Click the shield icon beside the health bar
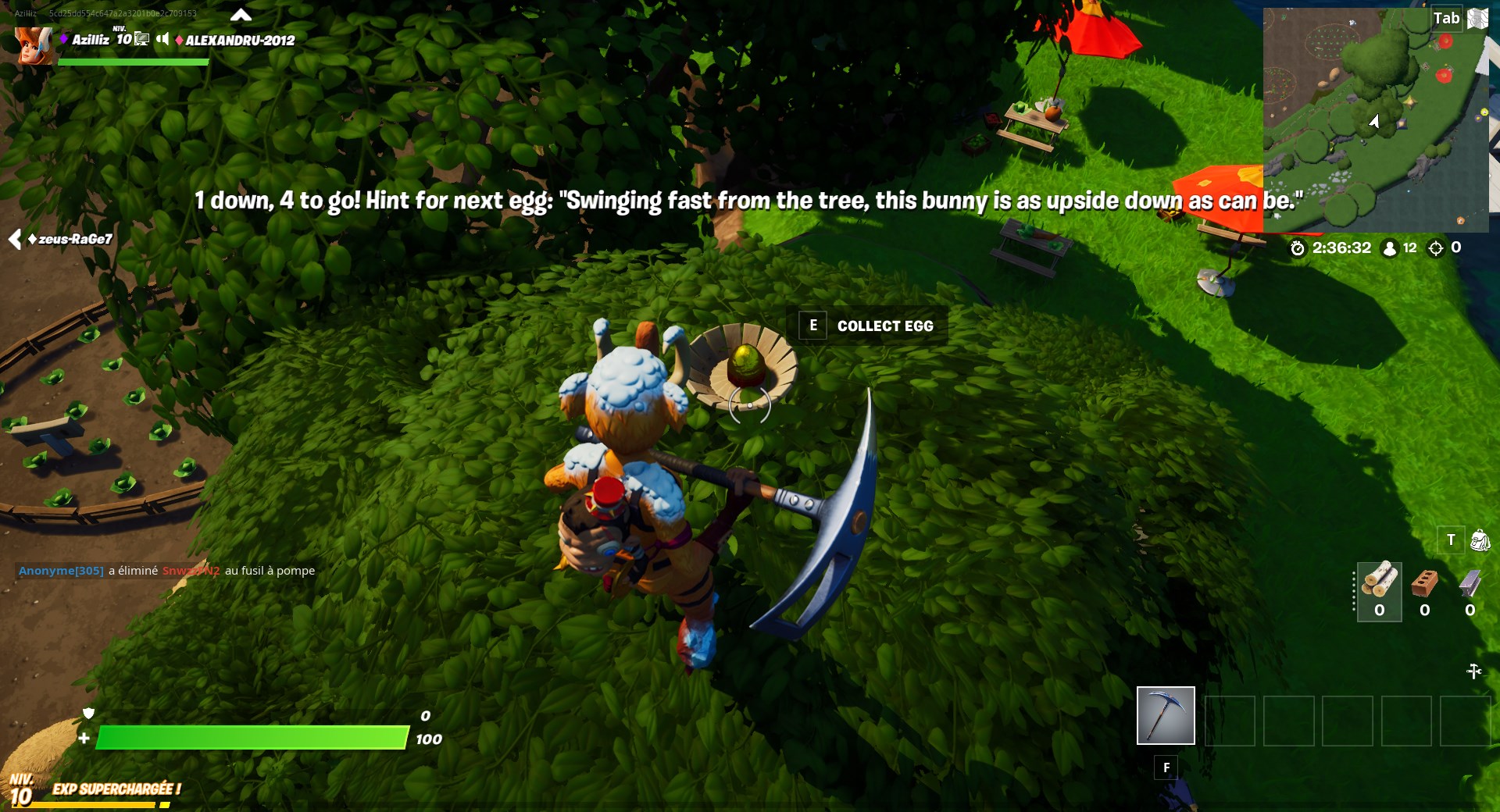 pyautogui.click(x=88, y=714)
